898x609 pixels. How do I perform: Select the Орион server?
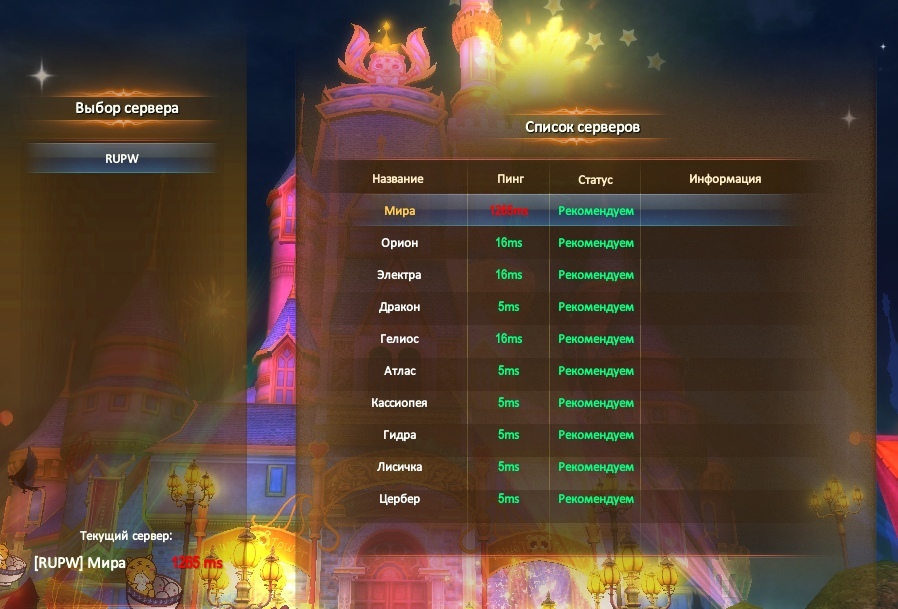[x=399, y=243]
